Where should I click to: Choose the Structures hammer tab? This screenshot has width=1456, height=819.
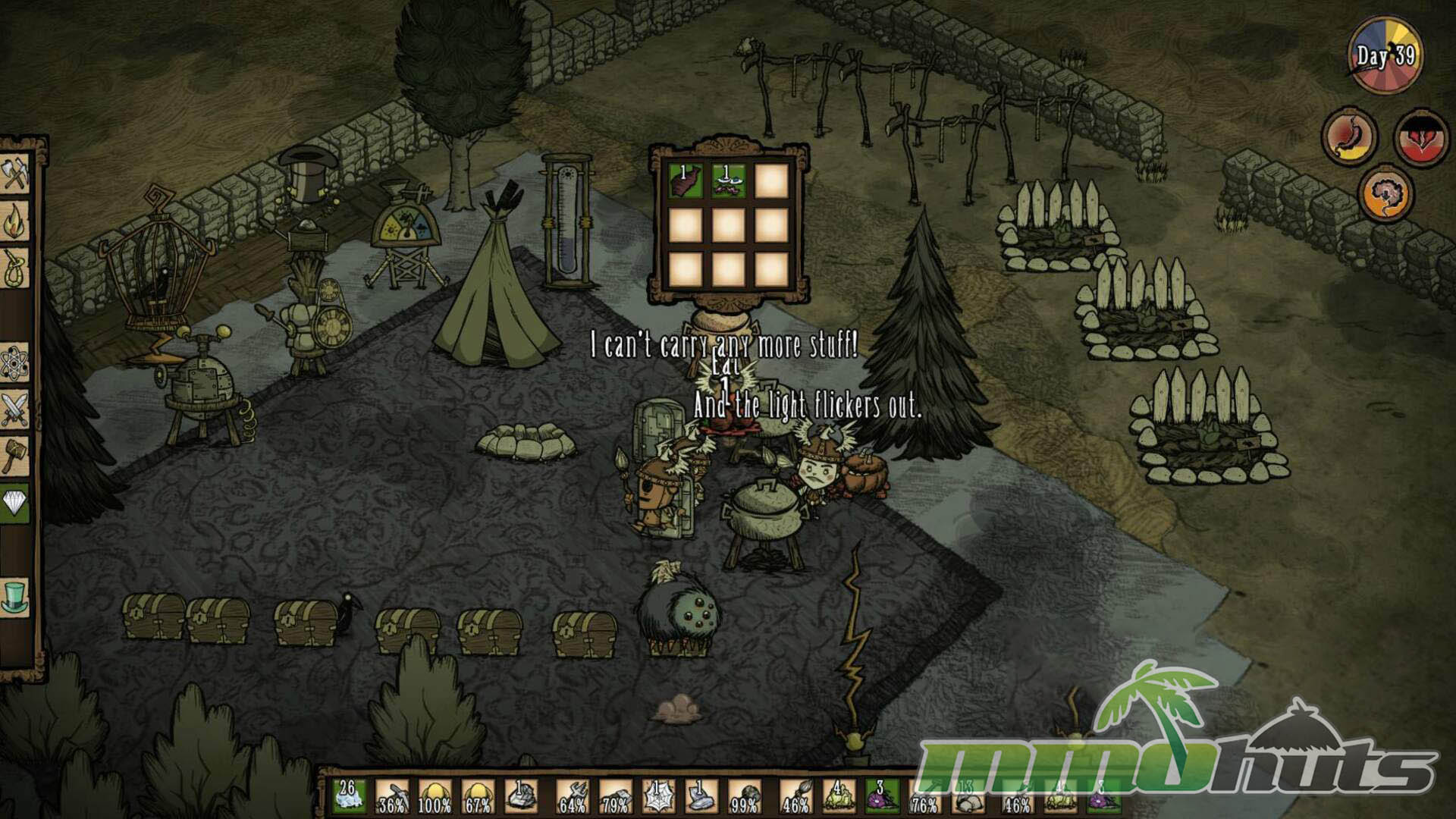pyautogui.click(x=15, y=457)
